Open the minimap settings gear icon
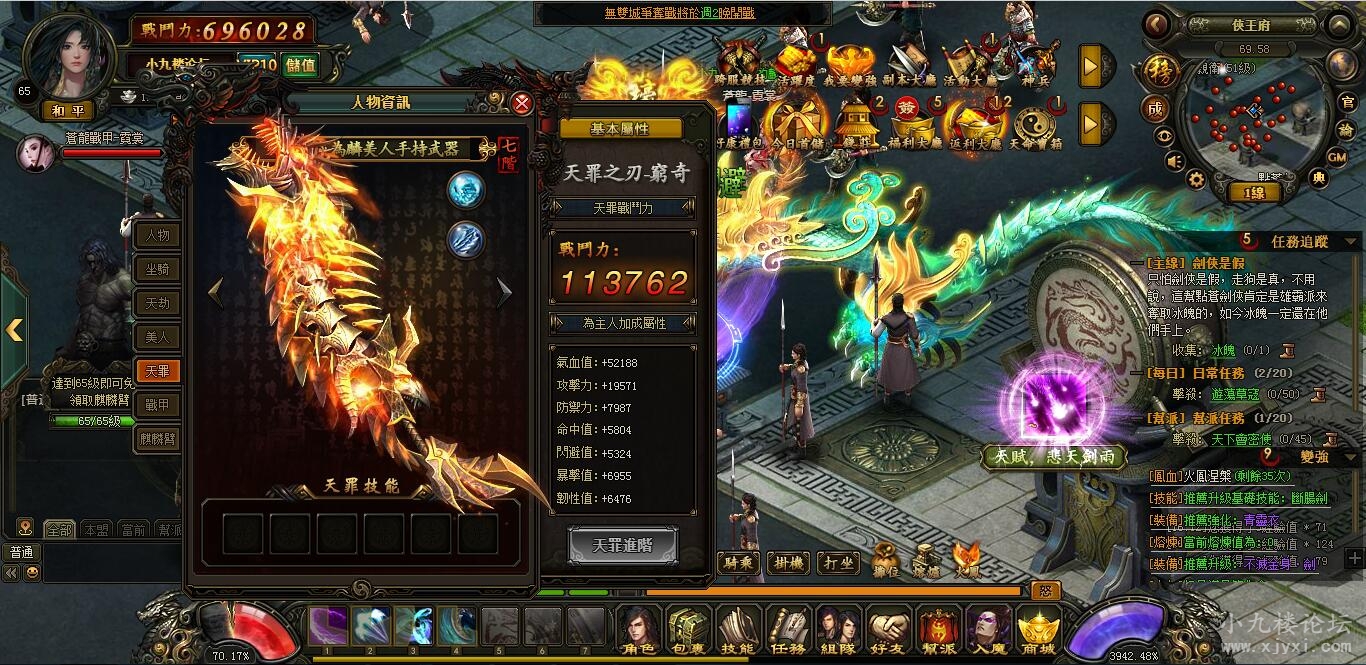1366x665 pixels. (1195, 179)
